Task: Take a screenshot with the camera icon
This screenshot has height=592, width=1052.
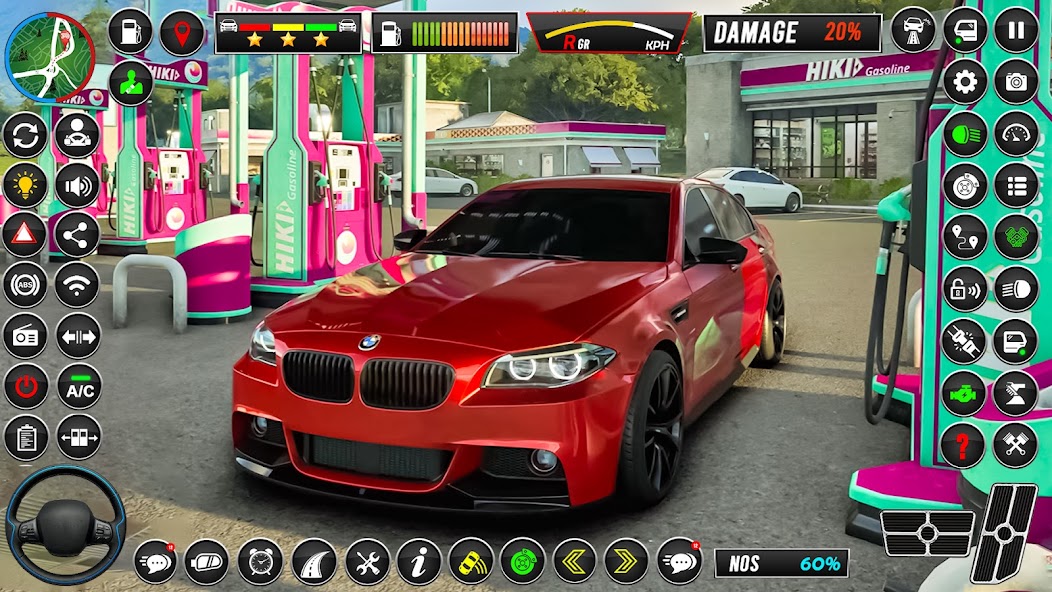Action: pyautogui.click(x=1016, y=82)
